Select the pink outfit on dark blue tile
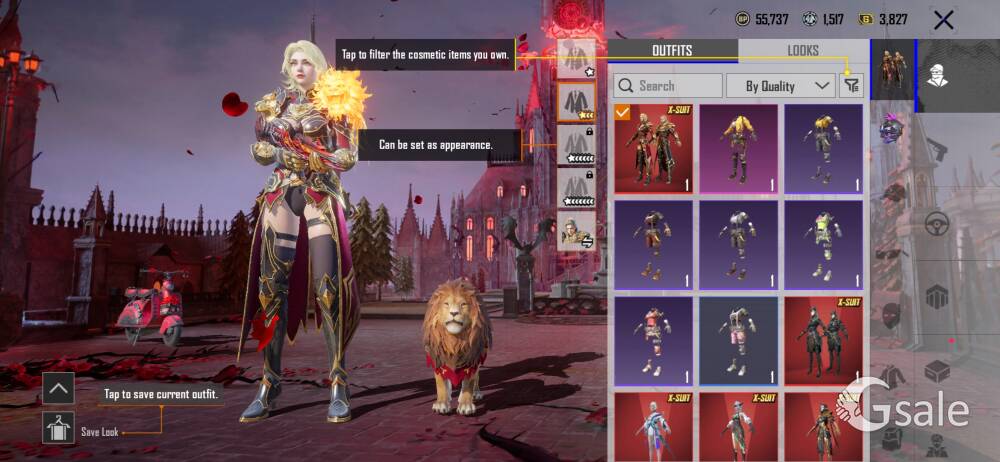The width and height of the screenshot is (1000, 462). (653, 340)
